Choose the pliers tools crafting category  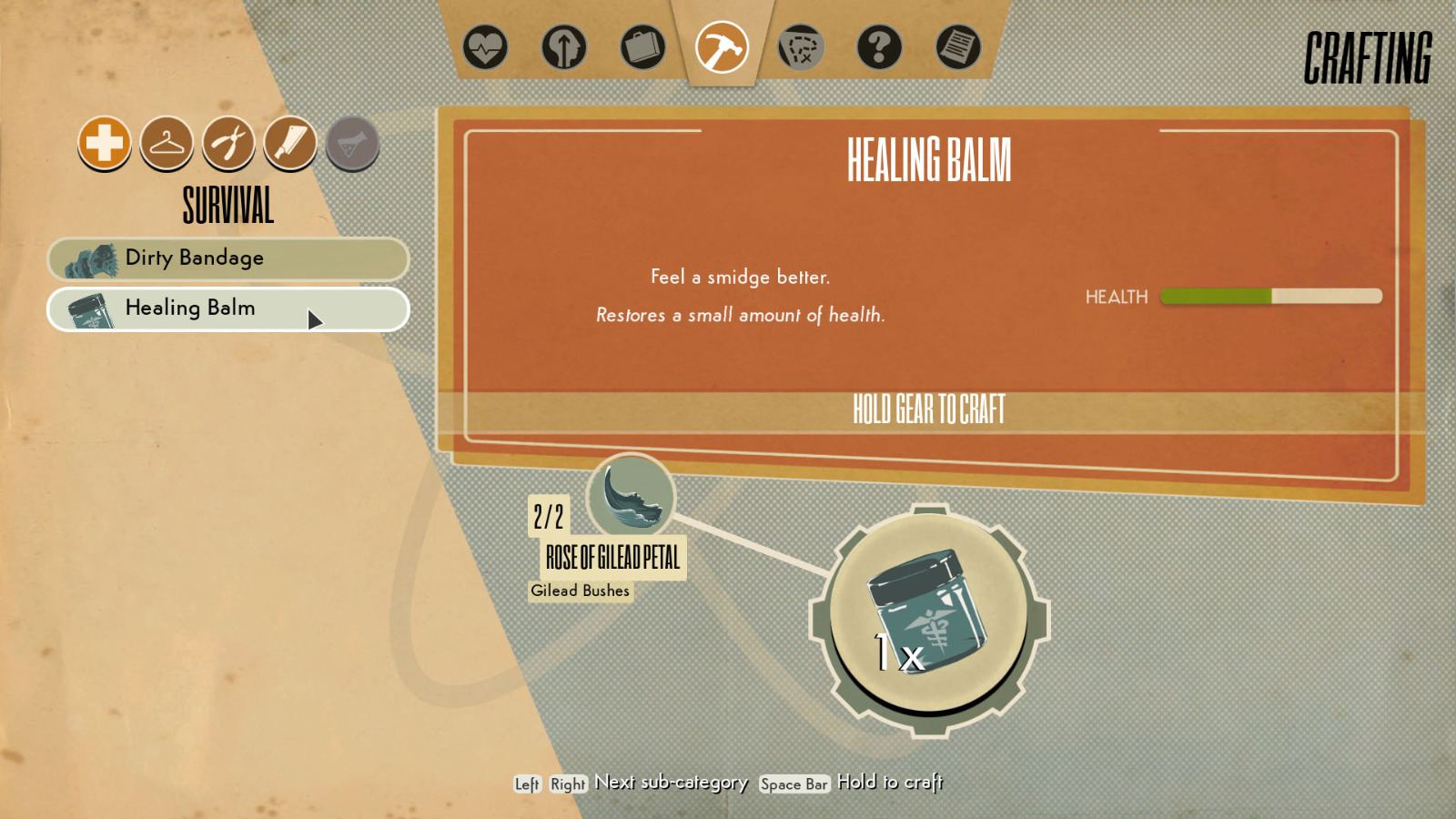[x=228, y=143]
